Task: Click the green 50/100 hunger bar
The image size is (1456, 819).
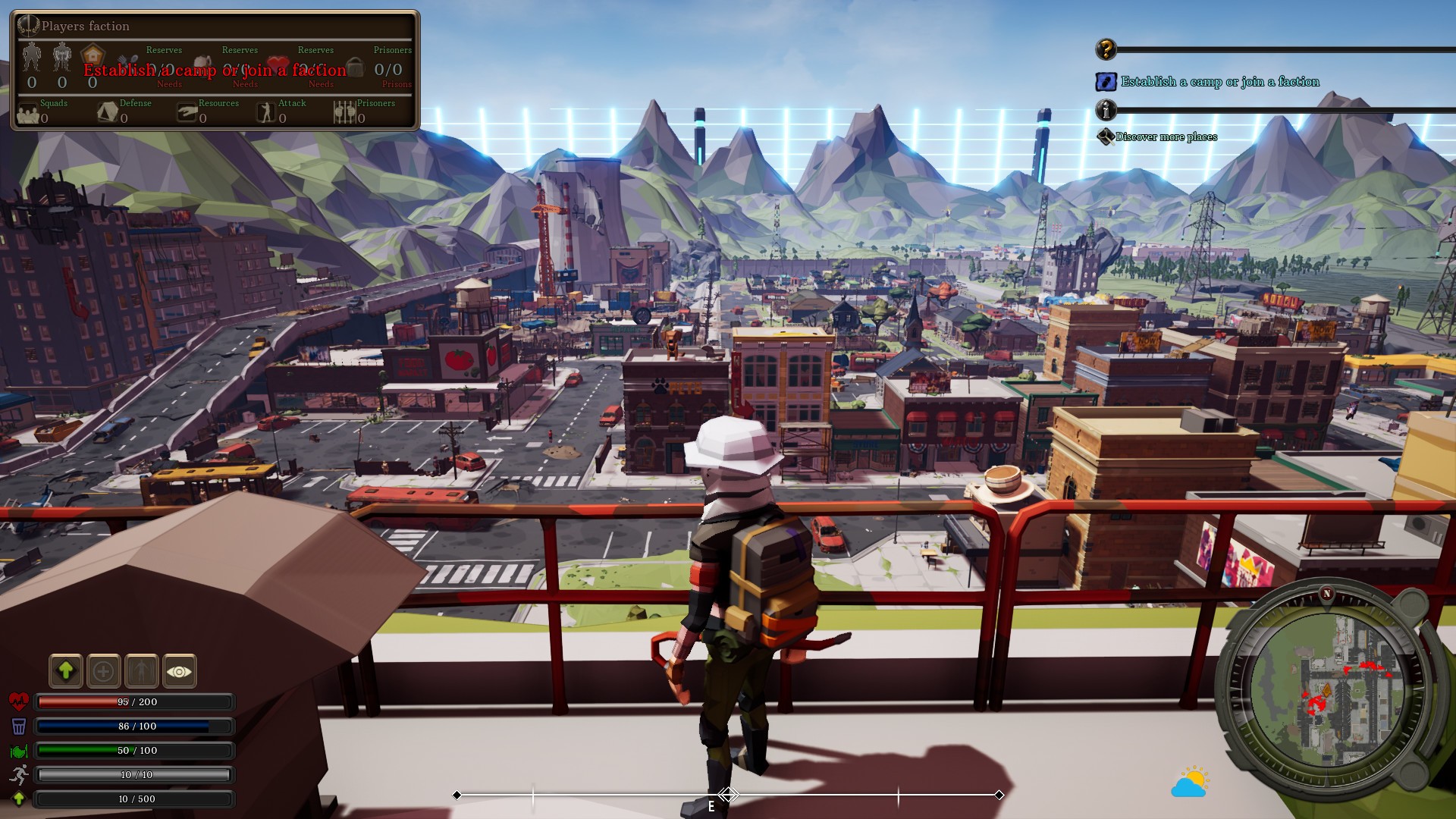Action: 134,751
